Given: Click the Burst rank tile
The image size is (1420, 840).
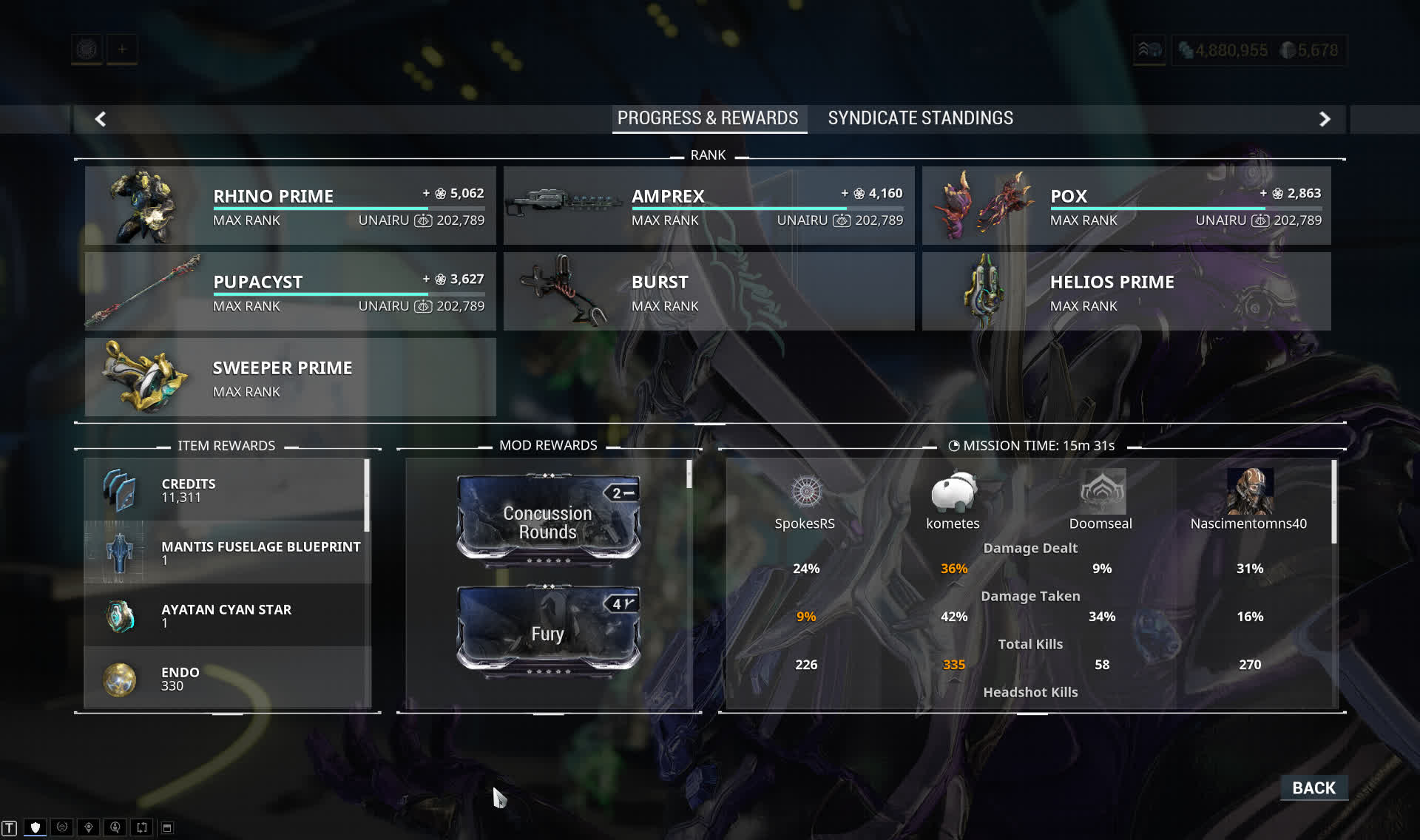Looking at the screenshot, I should [709, 291].
